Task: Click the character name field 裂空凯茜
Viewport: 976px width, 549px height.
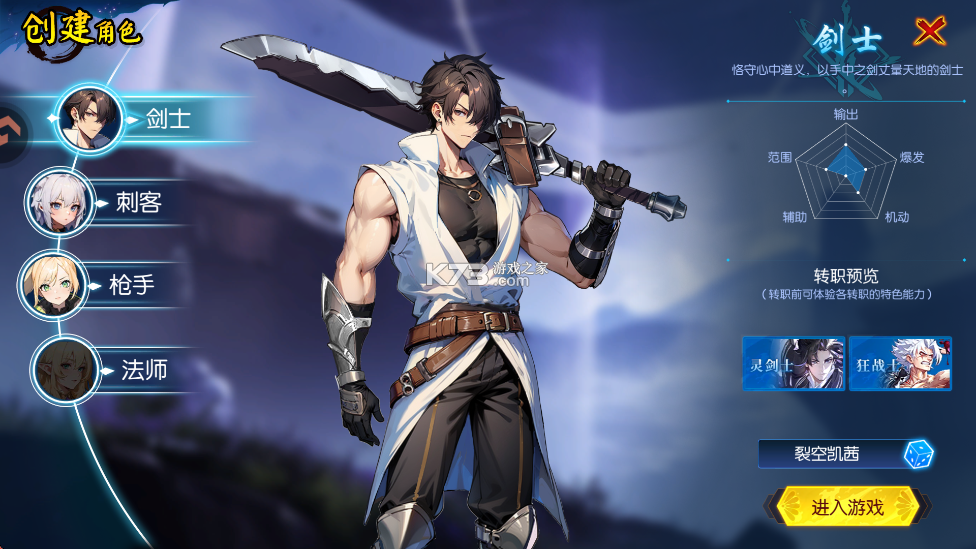Action: (828, 455)
